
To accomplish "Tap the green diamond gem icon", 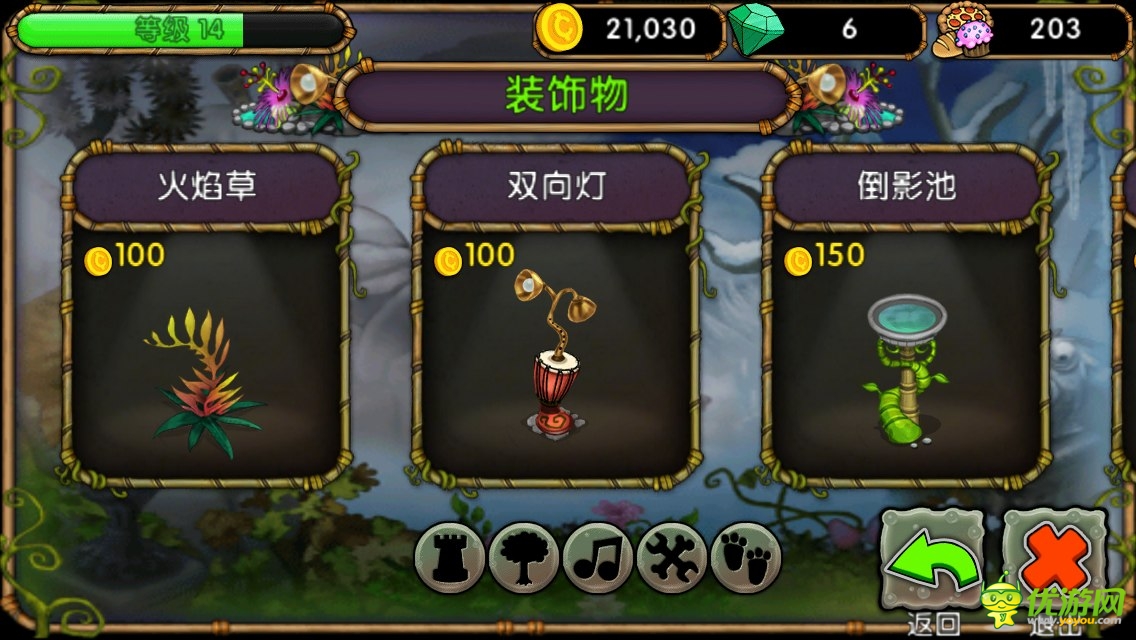I will point(756,30).
